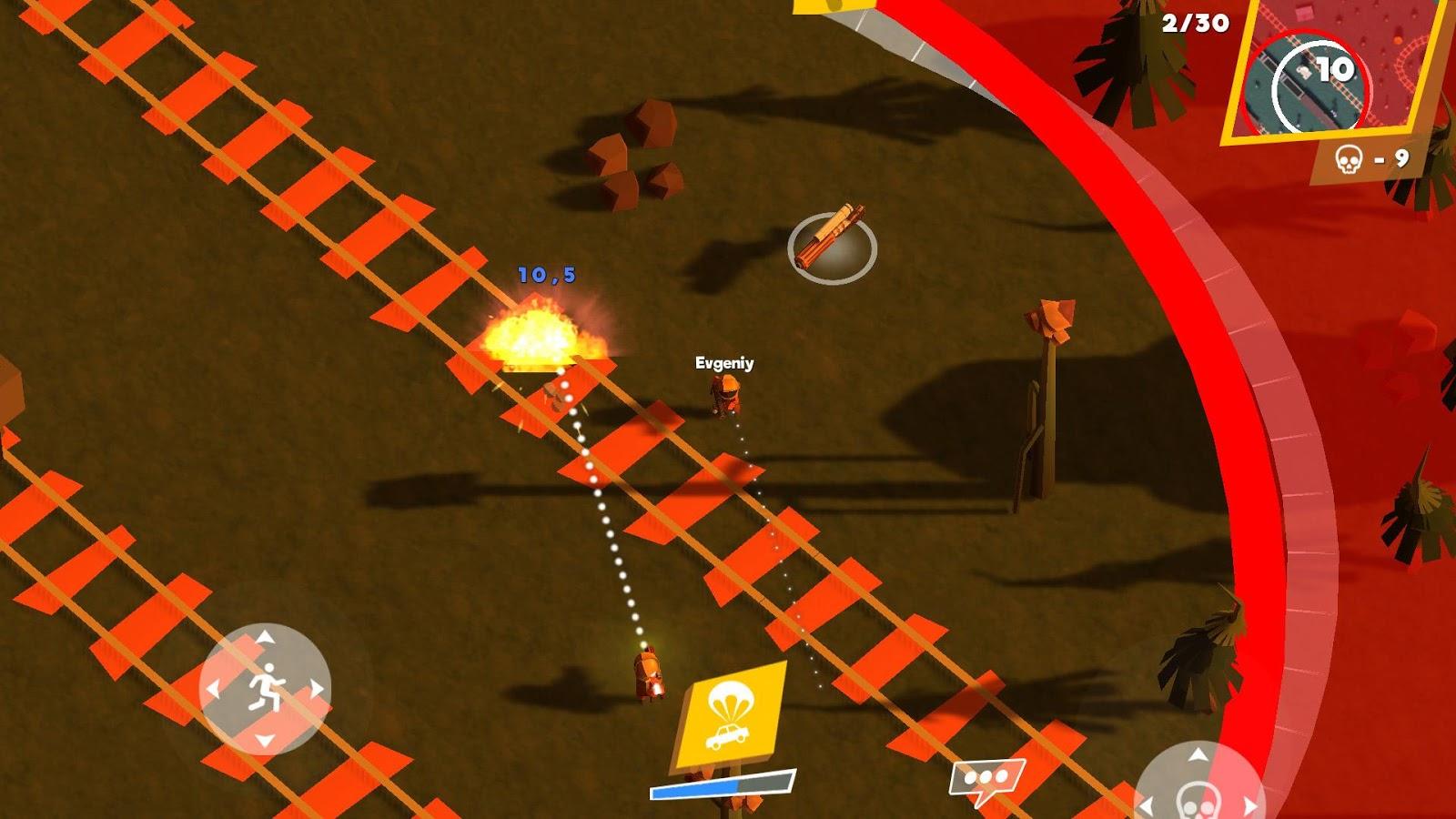The height and width of the screenshot is (819, 1456).
Task: Click the white 10 timer on the minimap
Action: click(1334, 68)
